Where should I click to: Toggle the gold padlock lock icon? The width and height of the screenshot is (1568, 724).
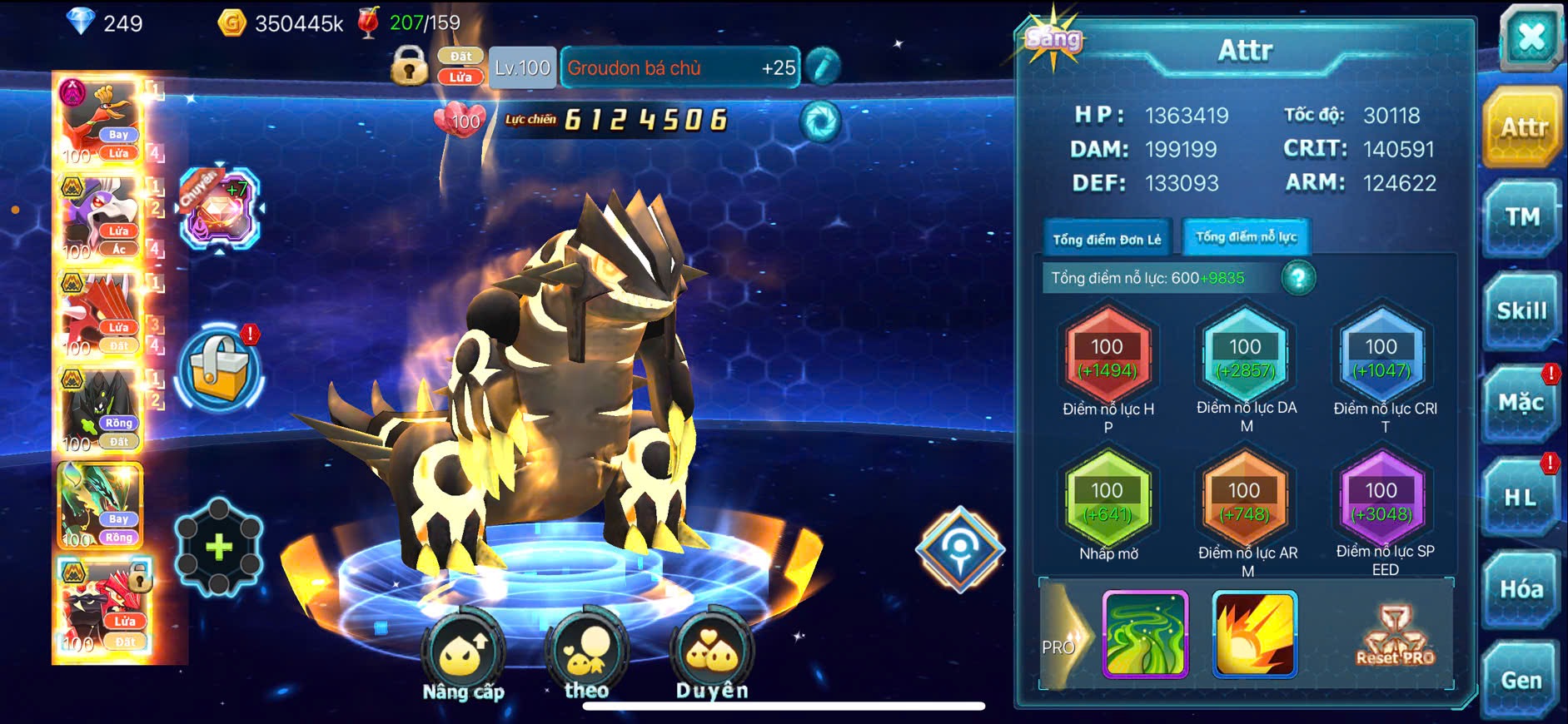click(x=409, y=66)
